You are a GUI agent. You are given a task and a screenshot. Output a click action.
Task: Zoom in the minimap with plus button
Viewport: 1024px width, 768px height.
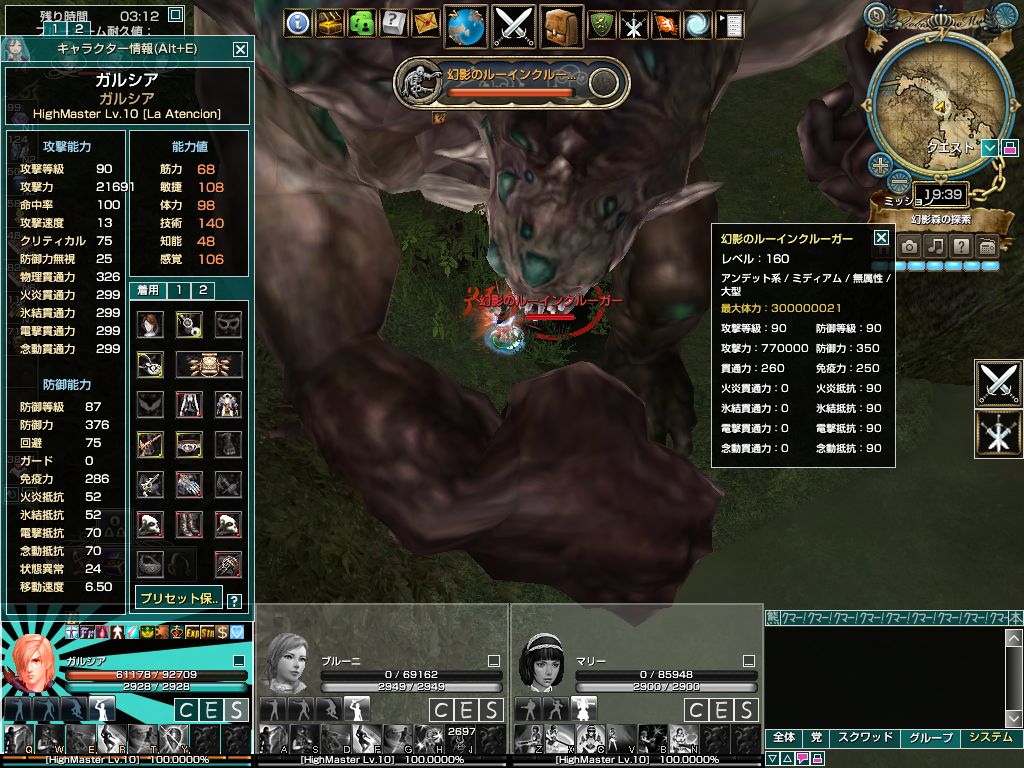(x=880, y=165)
